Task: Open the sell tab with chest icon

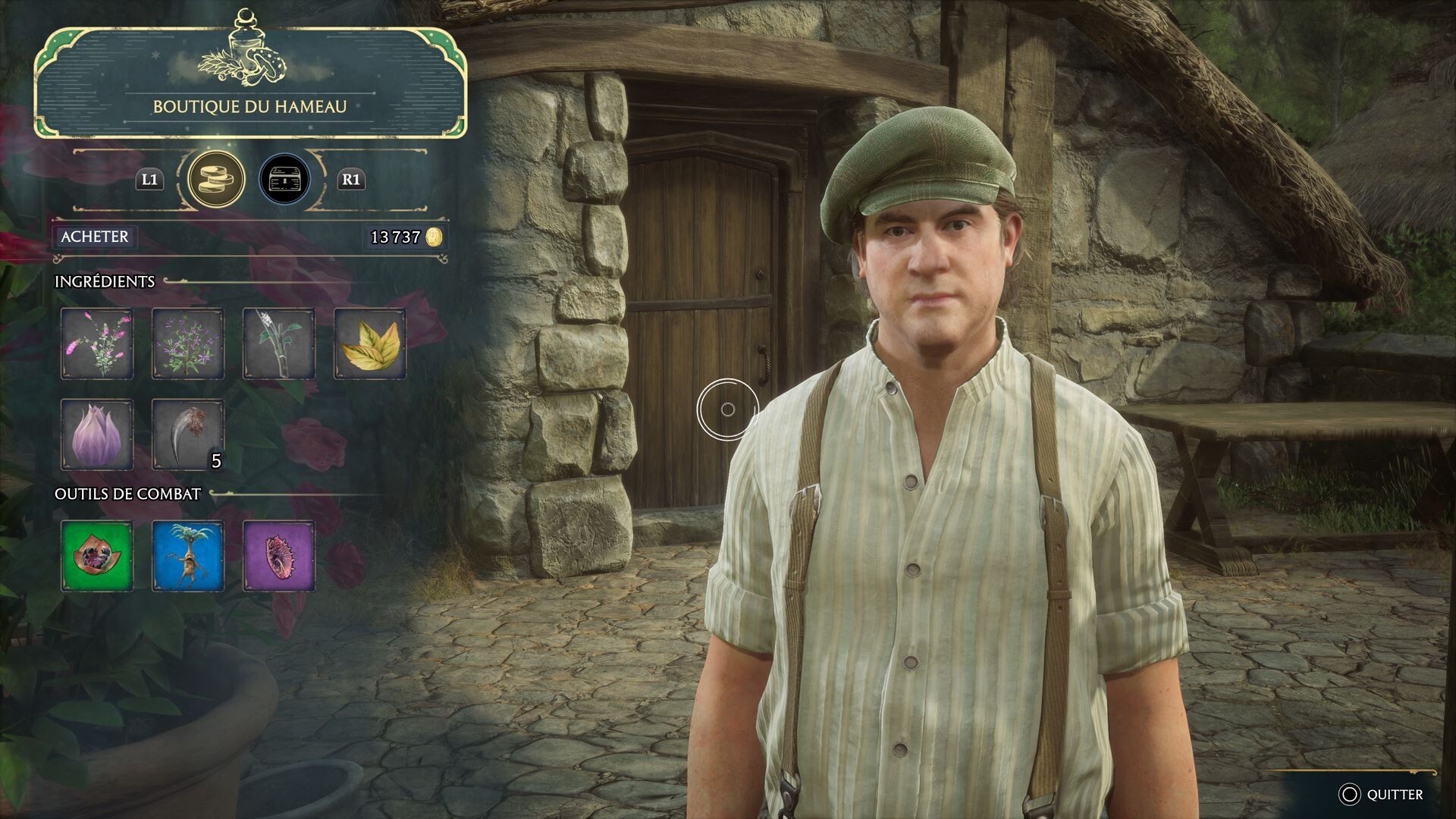Action: [284, 180]
